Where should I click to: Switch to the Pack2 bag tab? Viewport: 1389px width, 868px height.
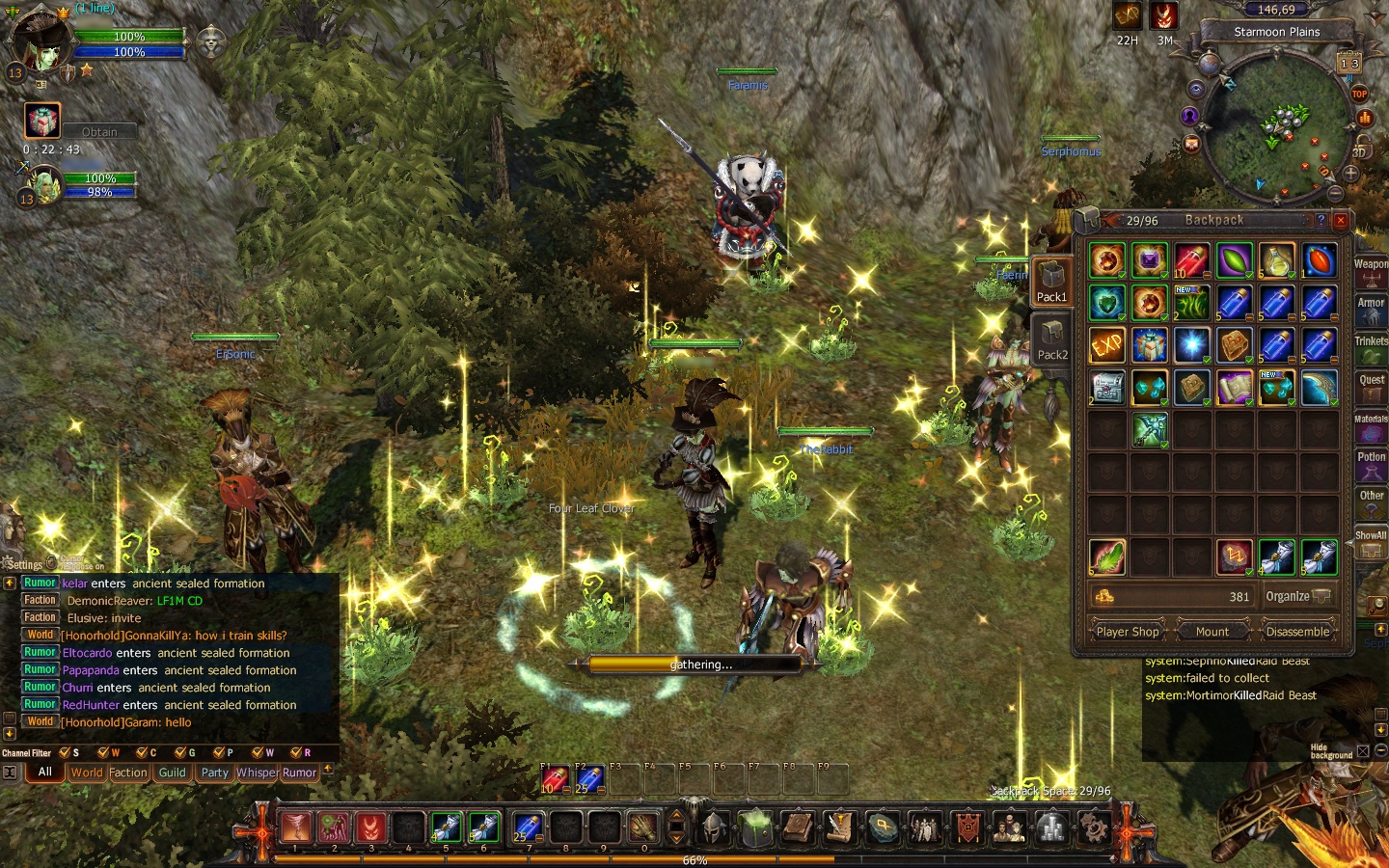pyautogui.click(x=1052, y=339)
